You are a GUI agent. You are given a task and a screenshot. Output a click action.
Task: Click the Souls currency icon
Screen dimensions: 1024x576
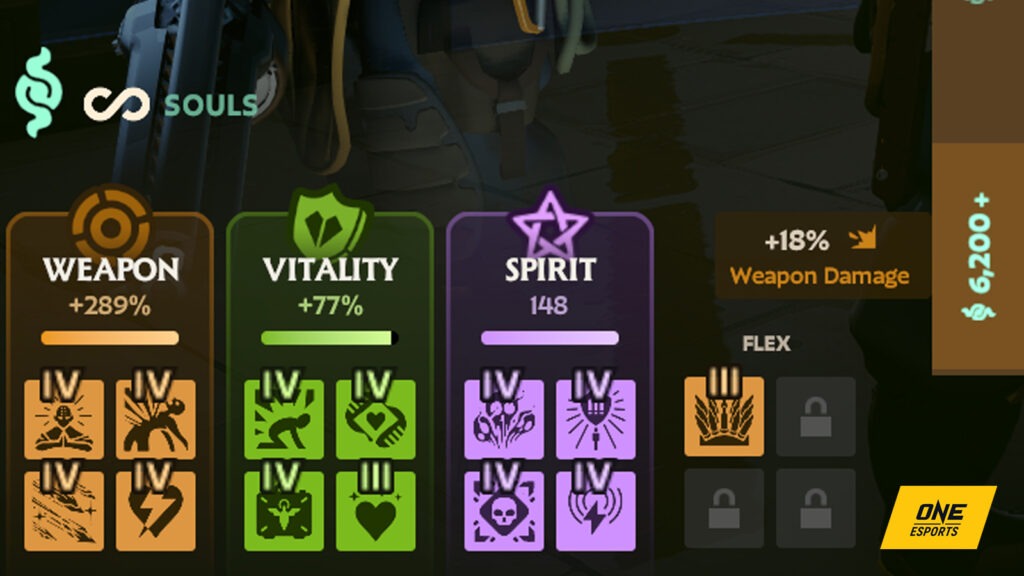coord(38,92)
